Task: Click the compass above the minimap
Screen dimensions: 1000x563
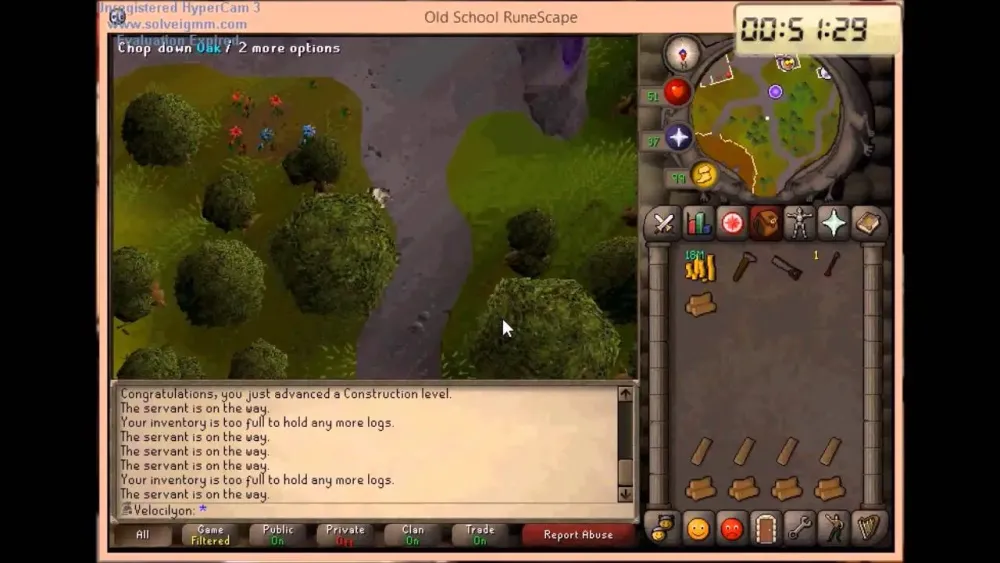Action: [x=682, y=54]
